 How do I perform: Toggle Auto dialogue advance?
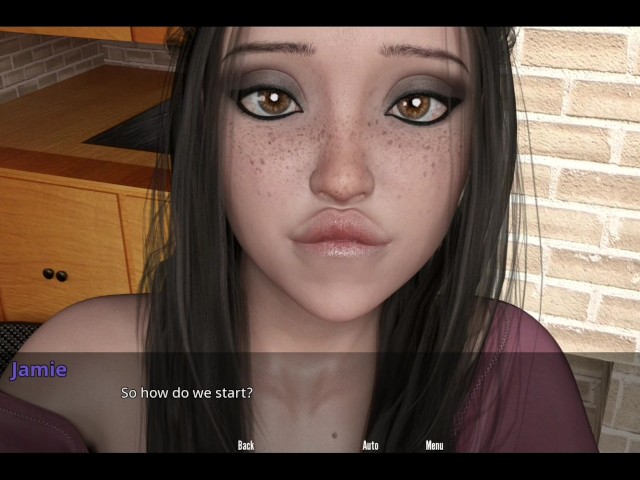(x=370, y=445)
